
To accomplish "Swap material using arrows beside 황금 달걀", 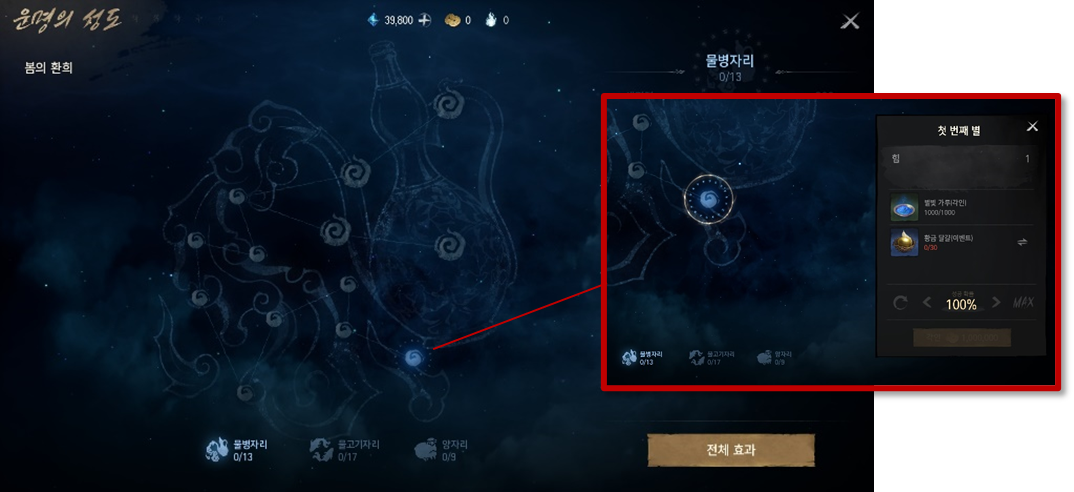I will click(1022, 242).
